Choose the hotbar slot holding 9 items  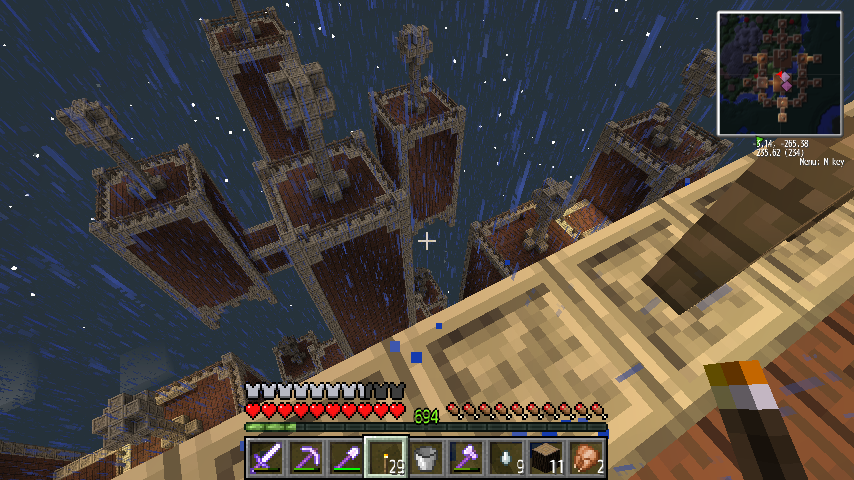[x=505, y=459]
